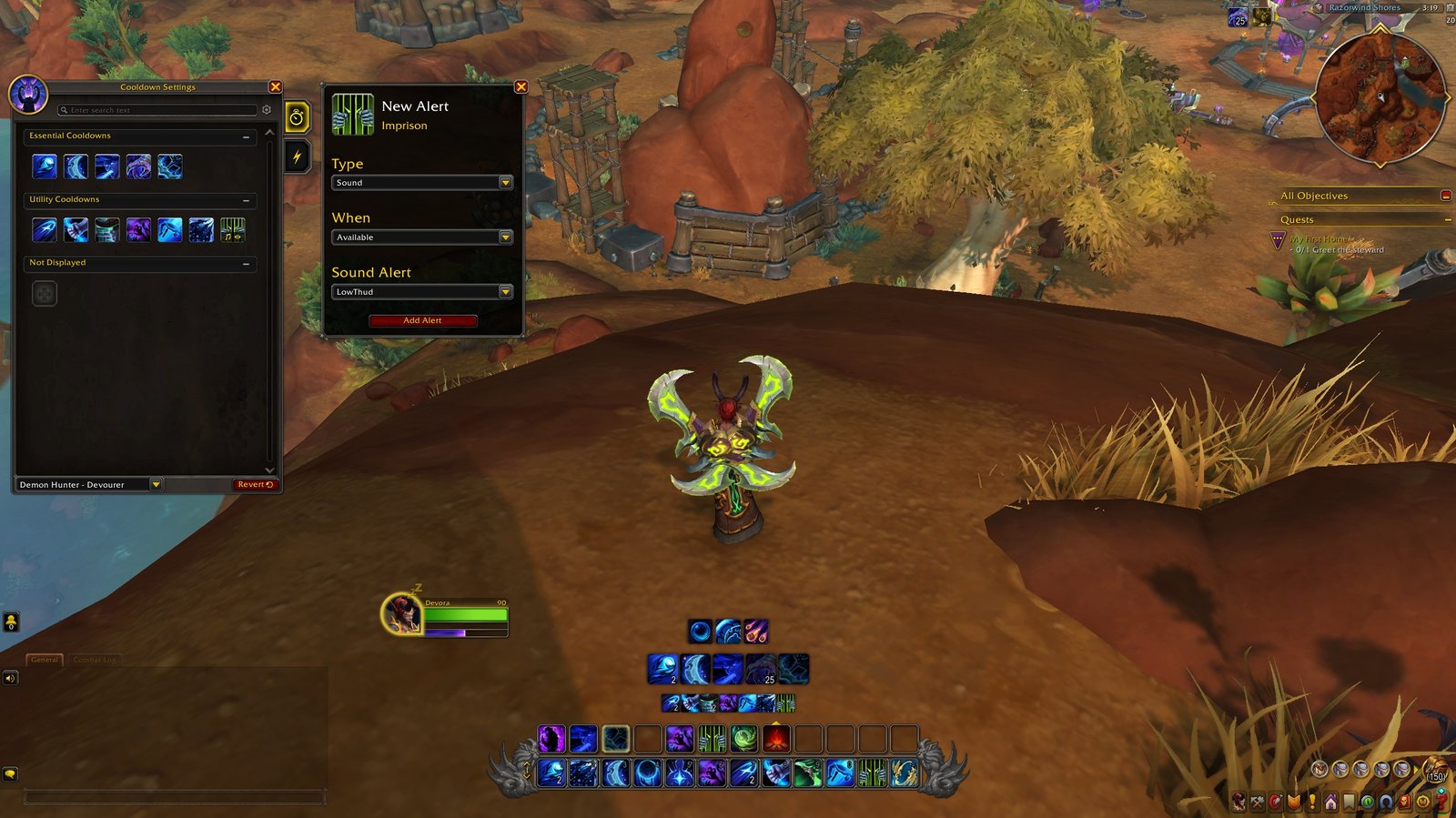1456x818 pixels.
Task: Switch to the stopwatch cooldowns tab
Action: pos(297,117)
